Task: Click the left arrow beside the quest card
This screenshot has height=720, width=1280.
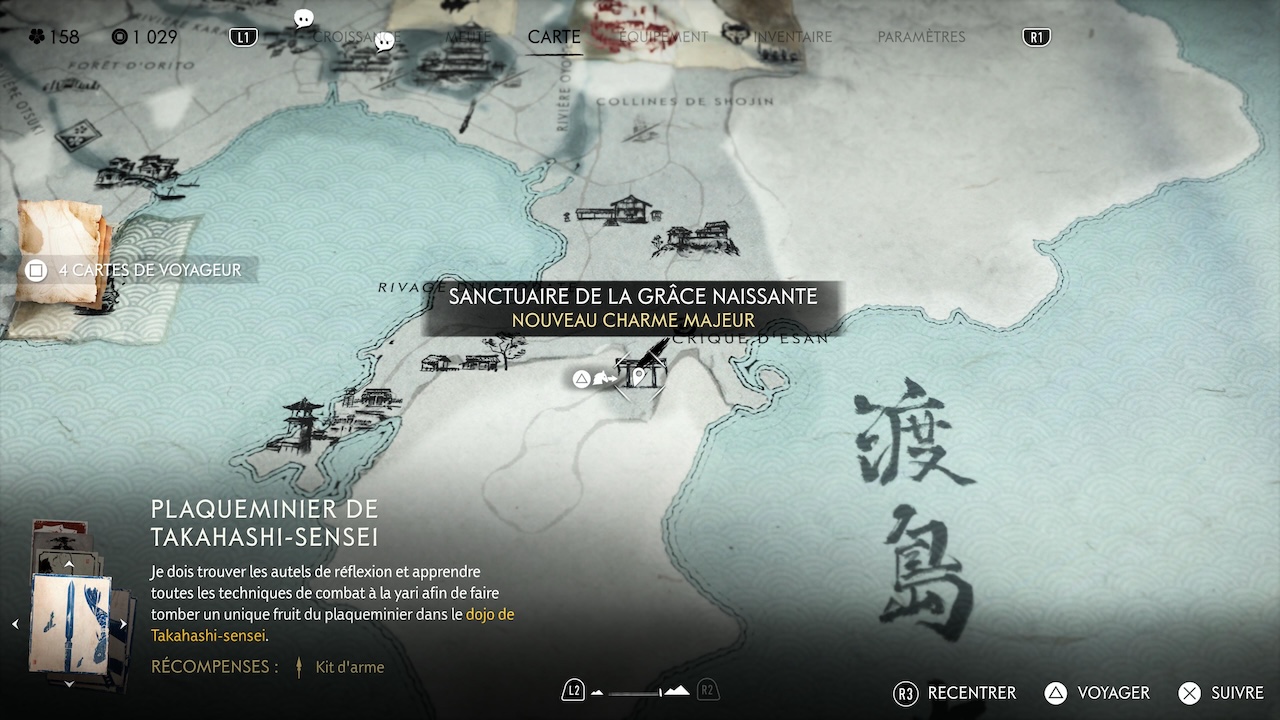Action: (x=15, y=624)
